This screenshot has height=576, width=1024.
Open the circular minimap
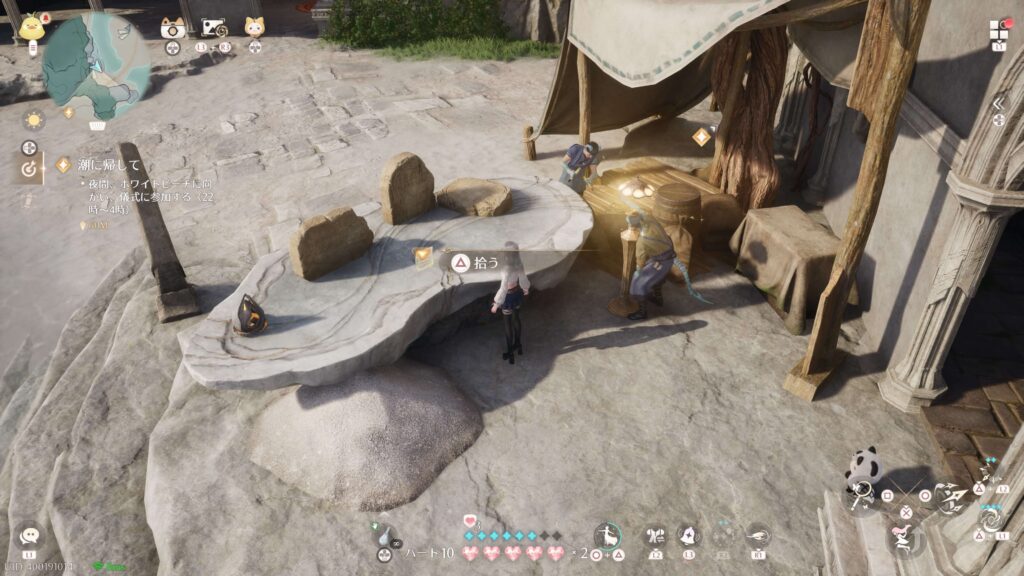click(x=96, y=66)
